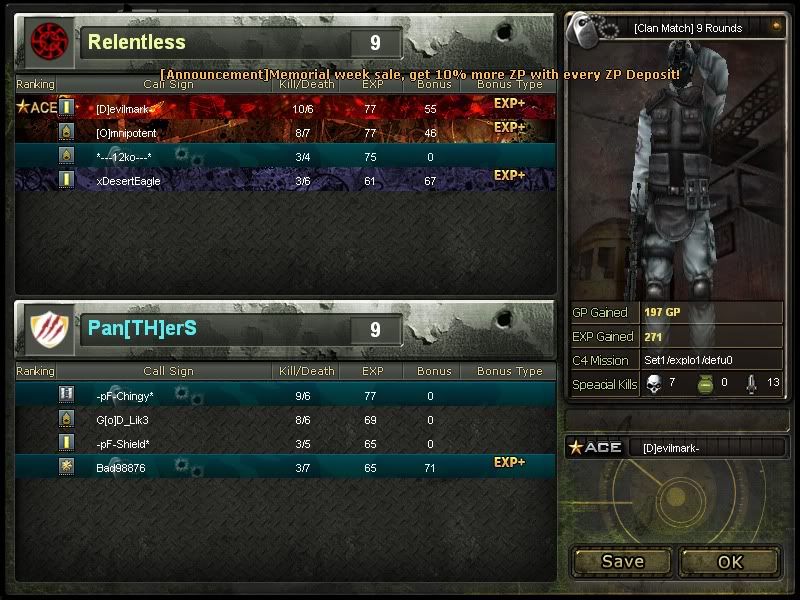Screen dimensions: 800x600
Task: Save the match result screenshot
Action: [622, 561]
